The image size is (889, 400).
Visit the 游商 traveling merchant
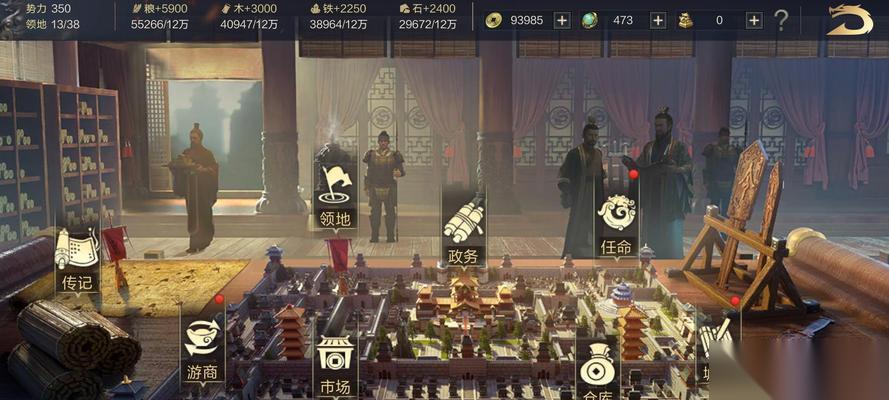(202, 347)
